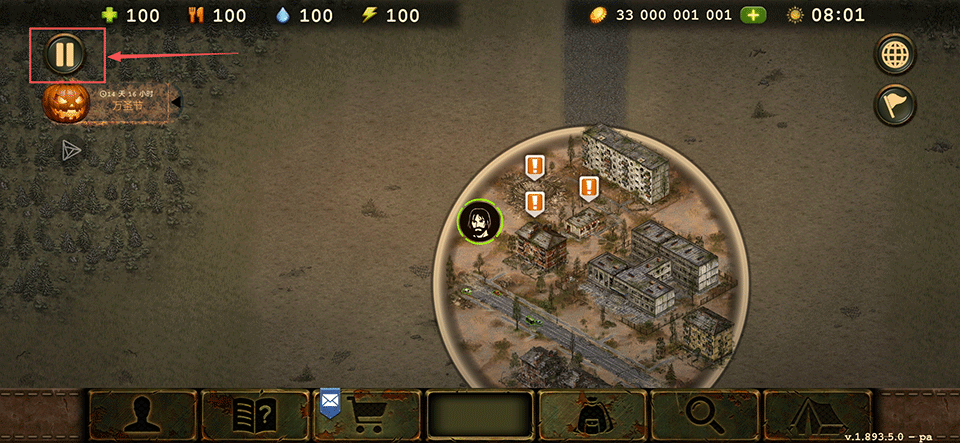Screen dimensions: 960x443
Task: Add more coins with the green plus button
Action: (x=753, y=15)
